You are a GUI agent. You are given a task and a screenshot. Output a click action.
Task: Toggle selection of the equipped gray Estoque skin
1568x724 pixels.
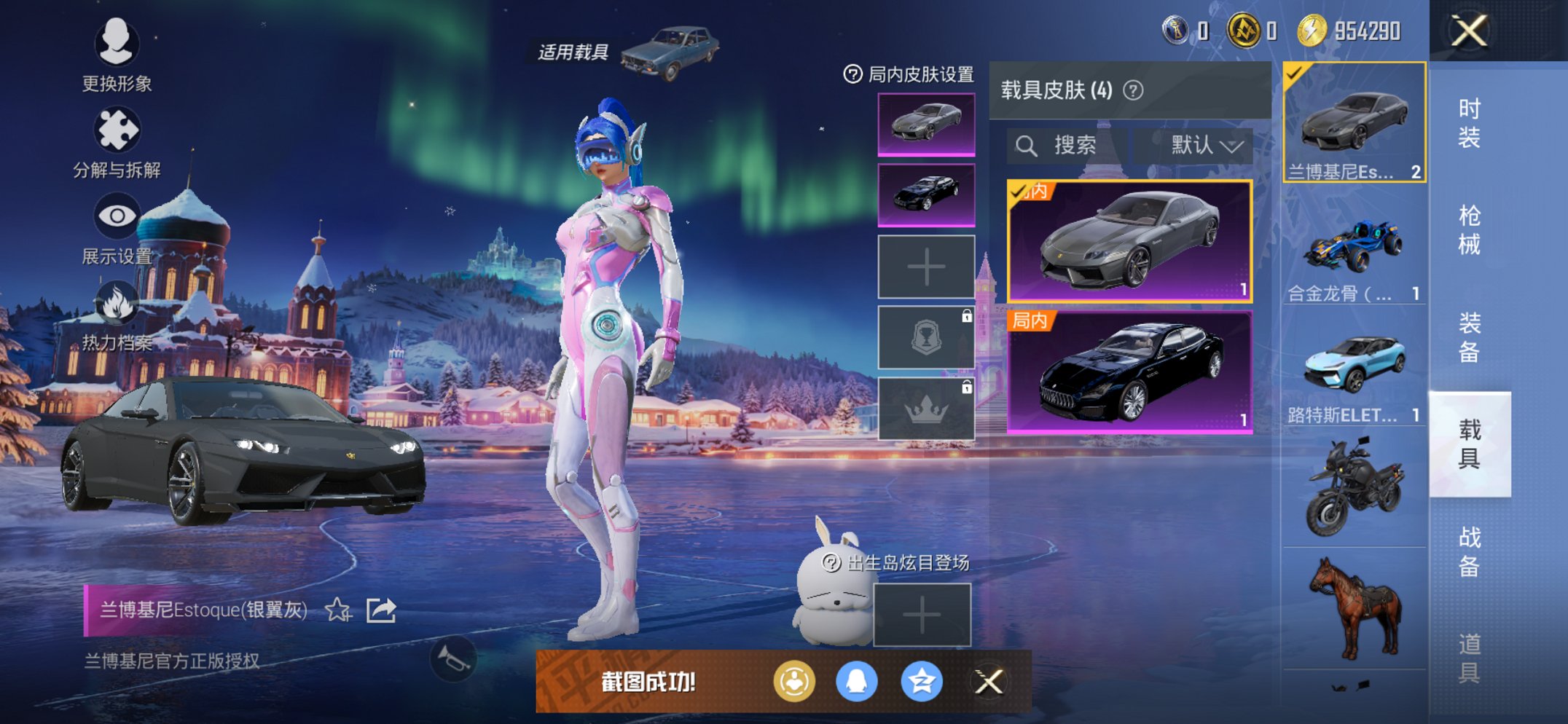1130,240
